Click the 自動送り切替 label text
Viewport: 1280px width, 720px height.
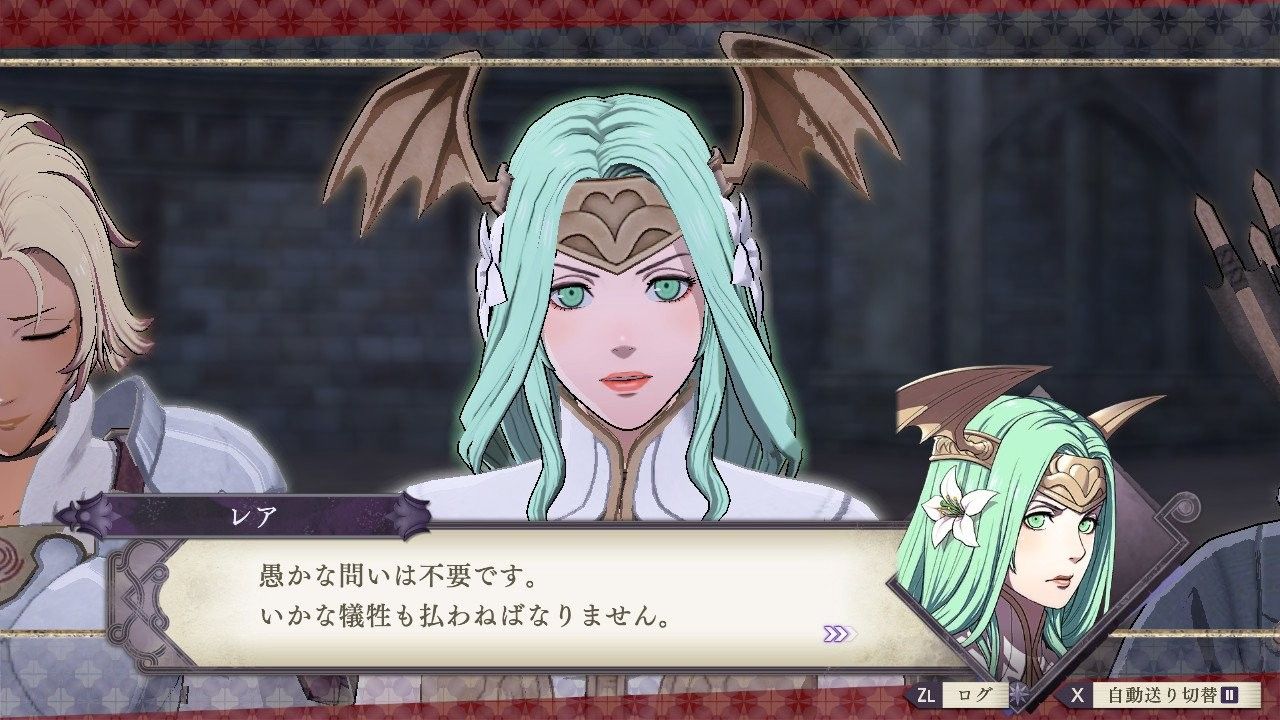1163,694
